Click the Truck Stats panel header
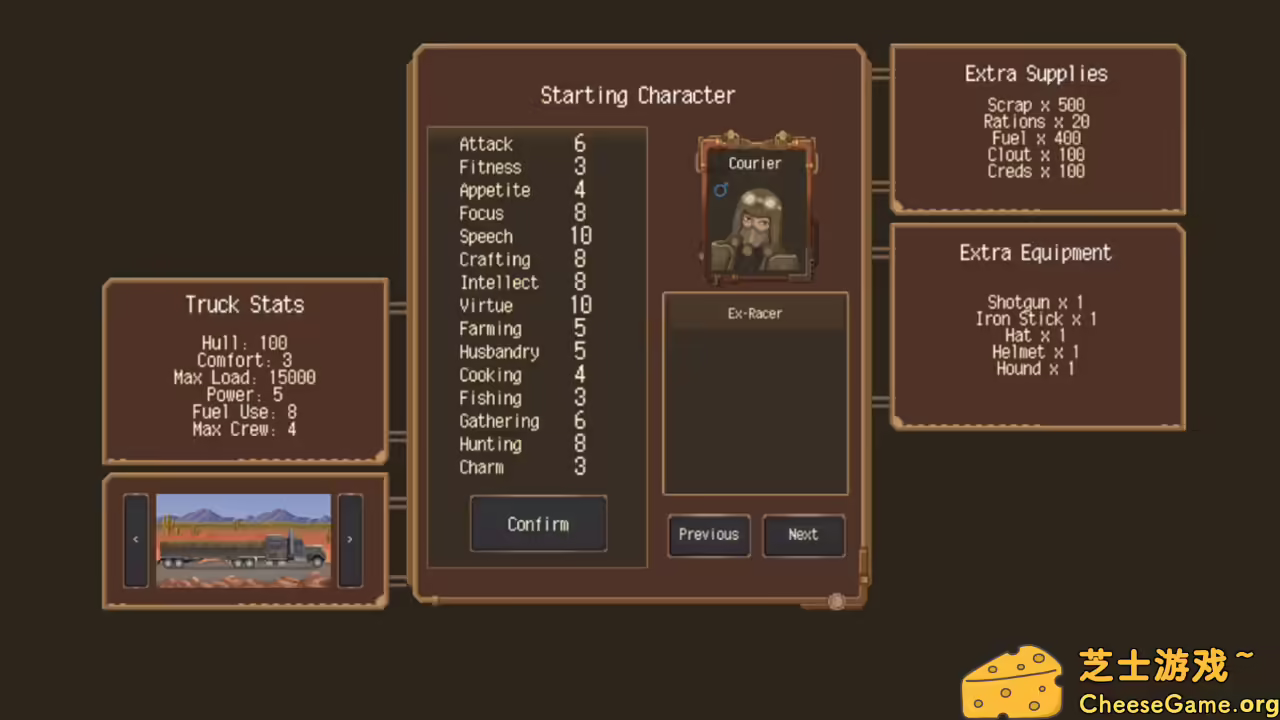Viewport: 1280px width, 720px height. 244,305
